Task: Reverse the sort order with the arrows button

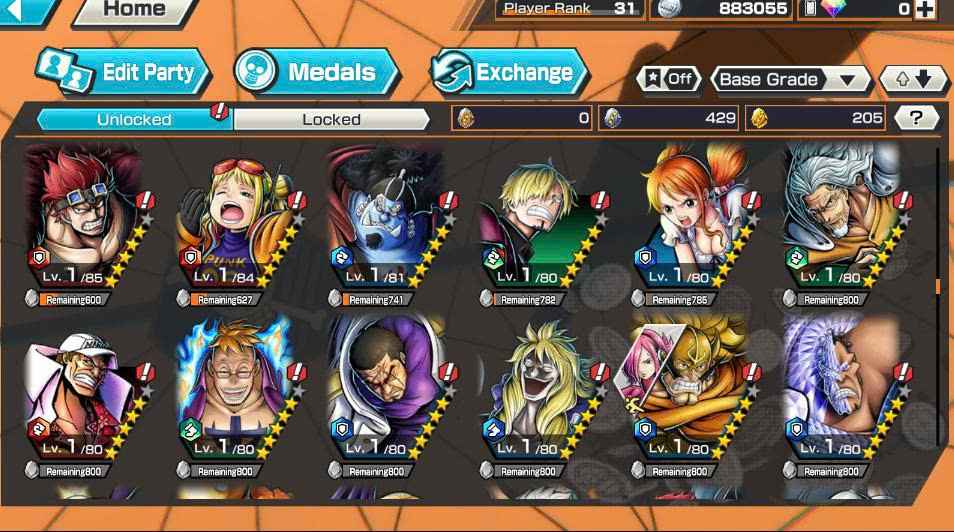Action: click(x=912, y=79)
